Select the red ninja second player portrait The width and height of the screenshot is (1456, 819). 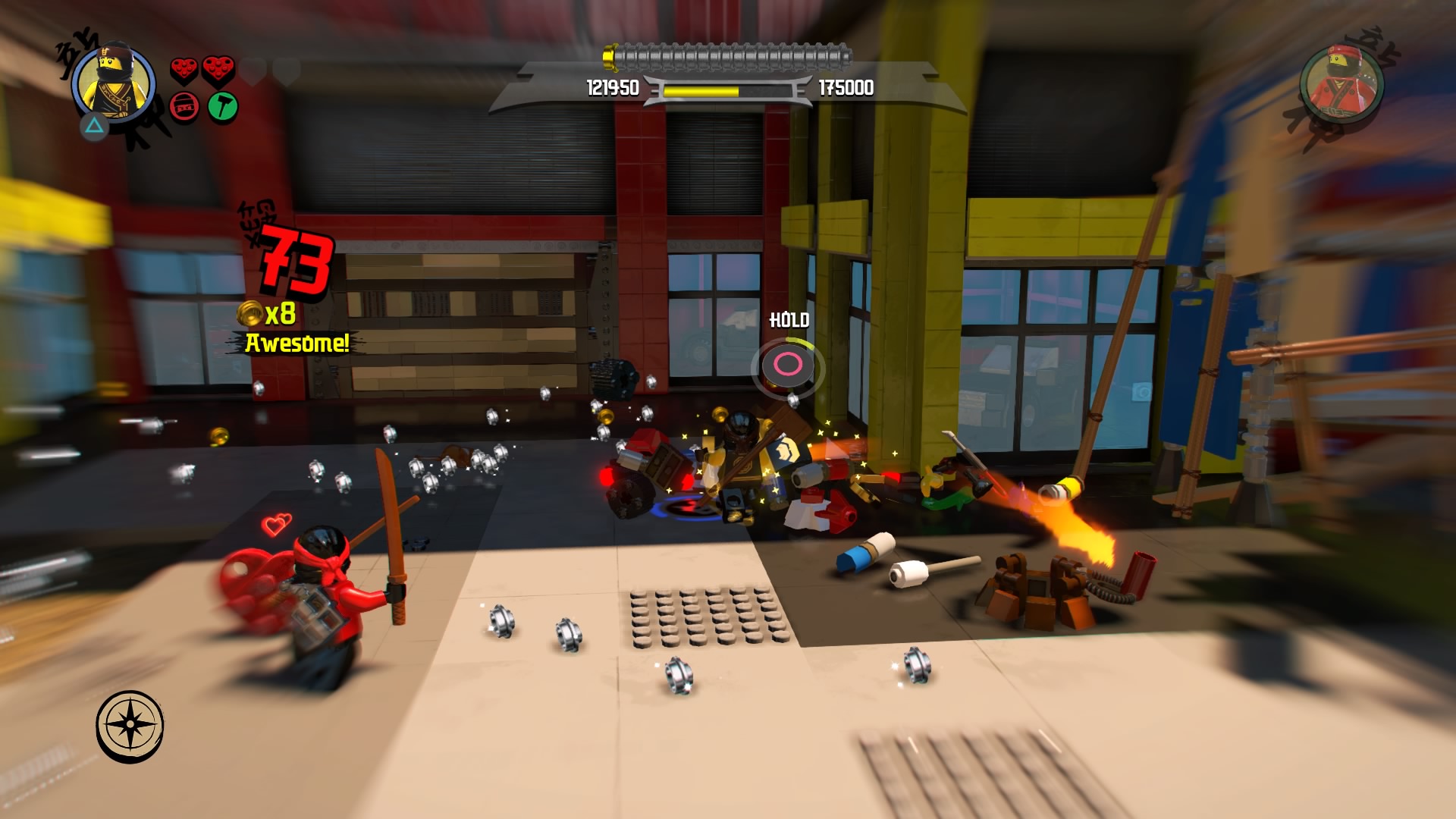pos(1341,82)
